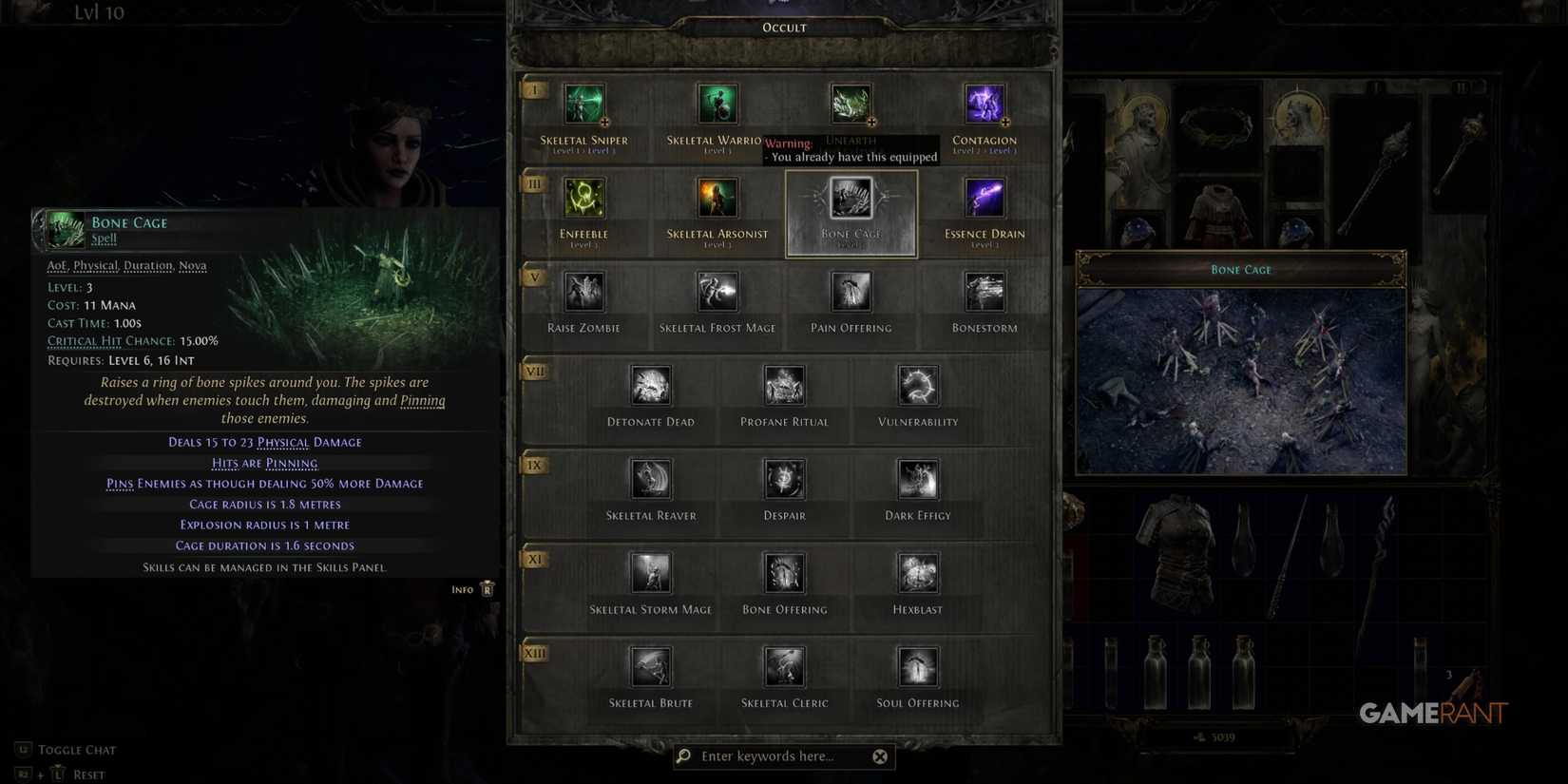Choose the Soul Offering skill
This screenshot has width=1568, height=784.
pyautogui.click(x=917, y=667)
